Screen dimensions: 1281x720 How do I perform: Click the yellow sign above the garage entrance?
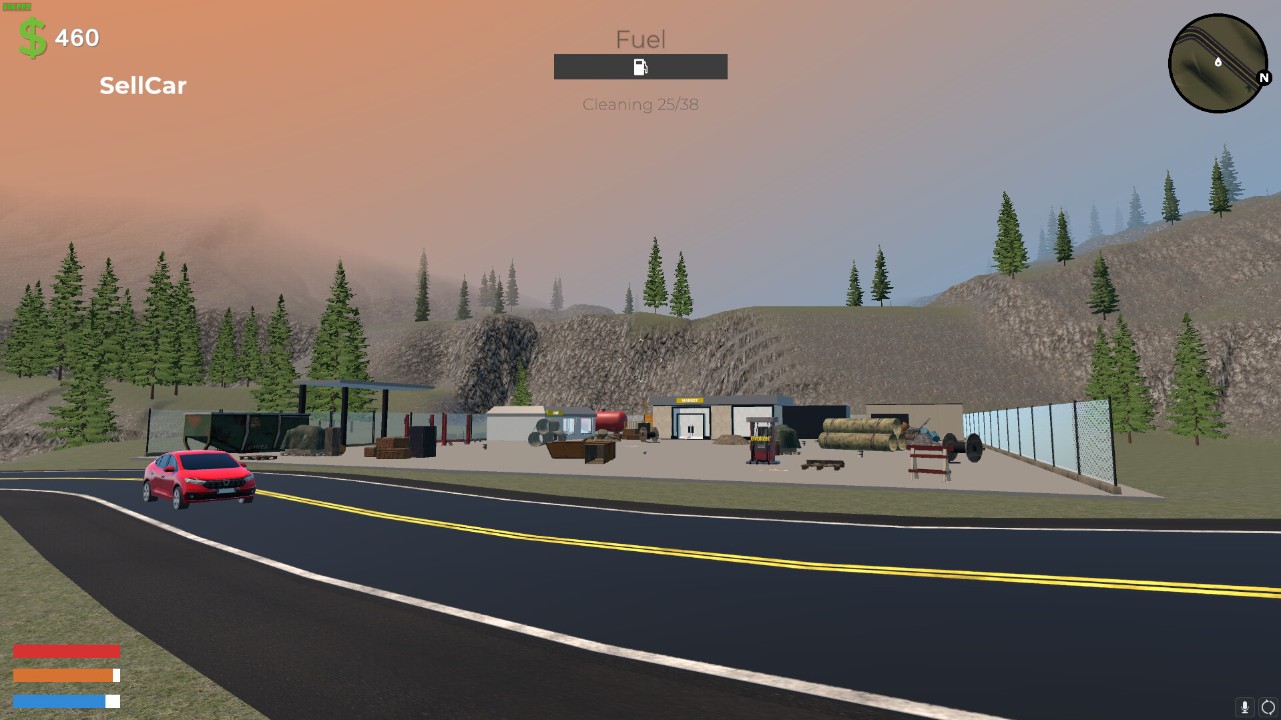690,398
